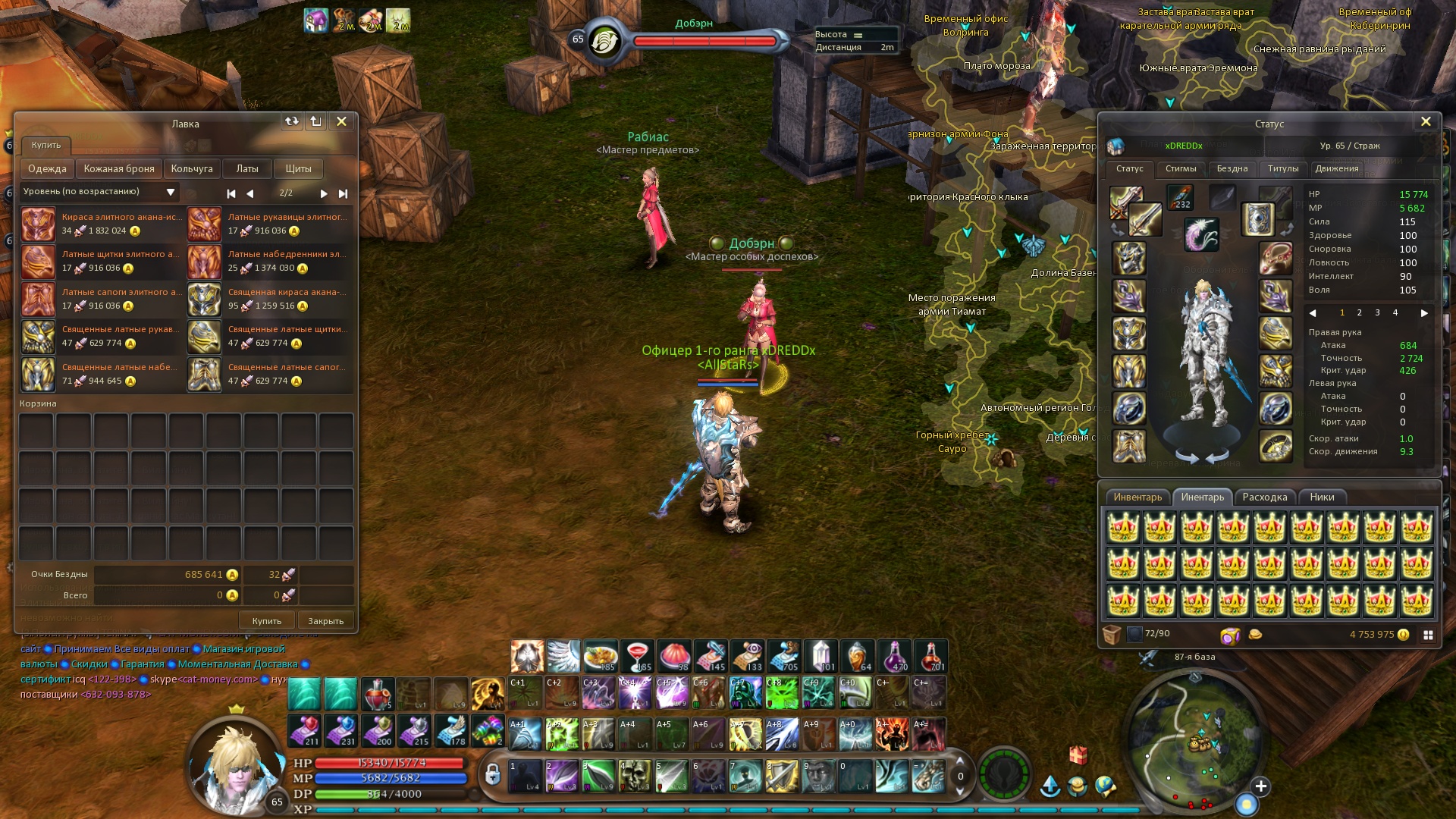Click the plus button beside the minimap
This screenshot has width=1456, height=819.
click(1261, 786)
